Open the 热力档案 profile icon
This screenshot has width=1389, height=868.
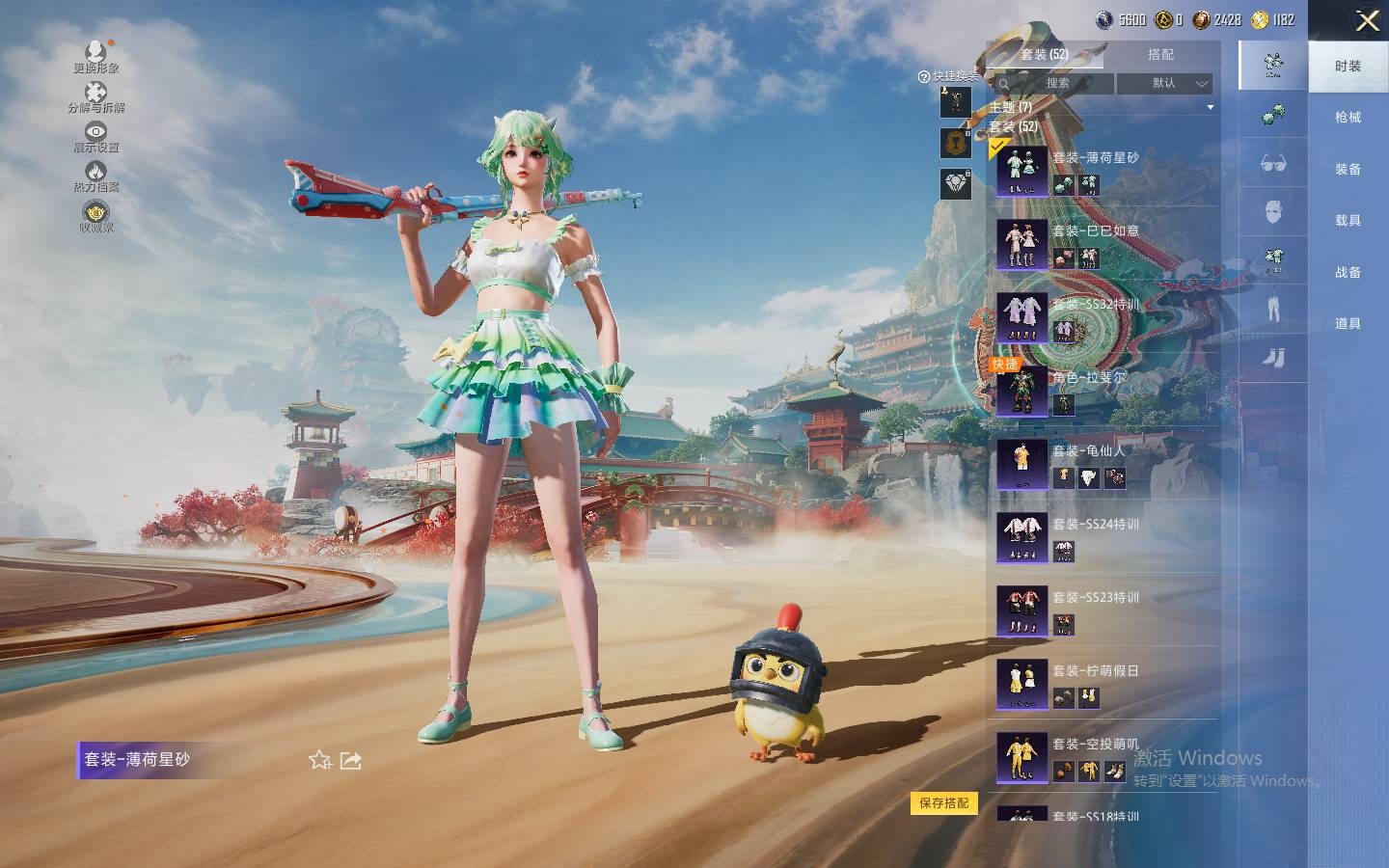click(x=95, y=176)
